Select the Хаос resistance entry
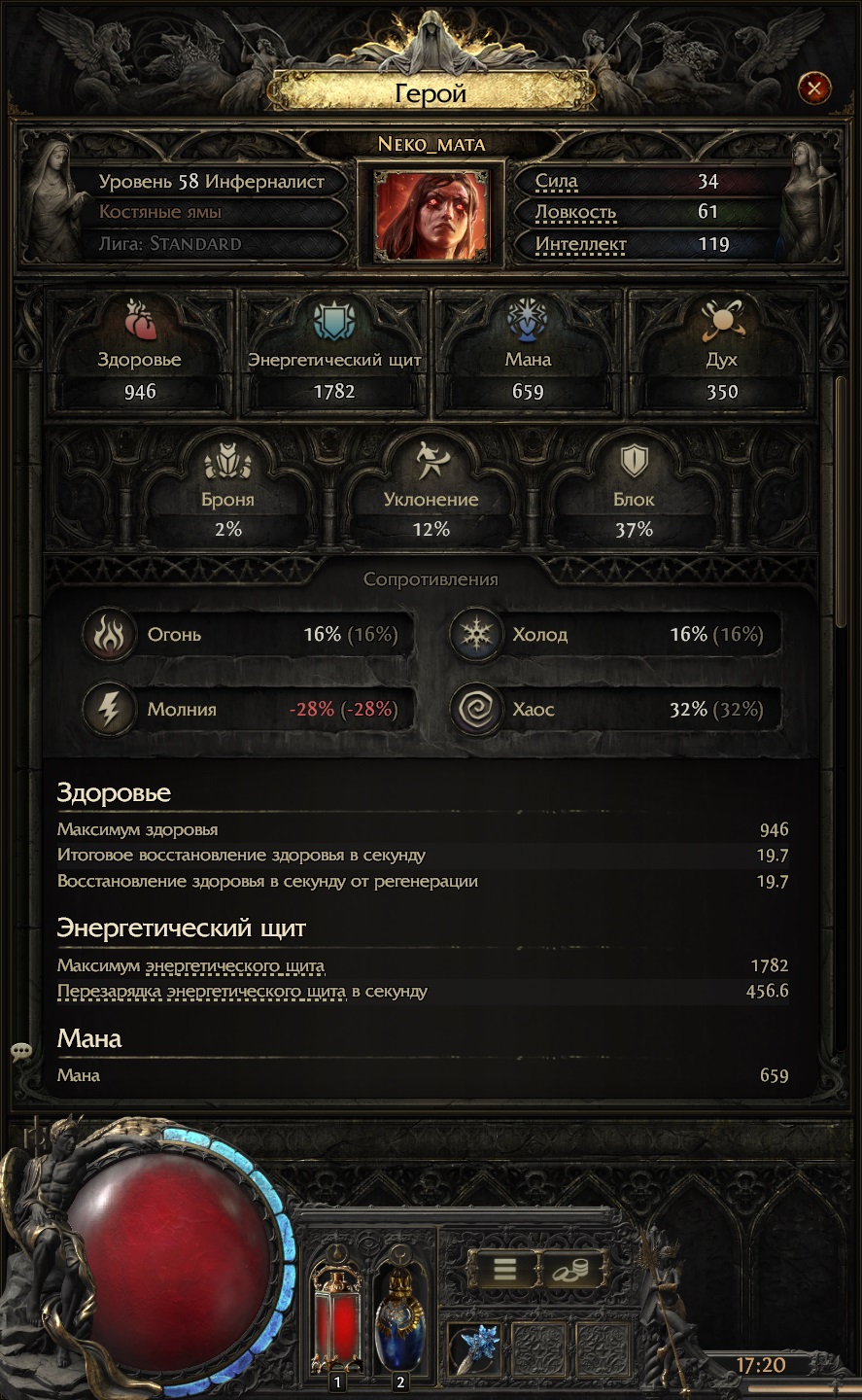862x1400 pixels. click(614, 710)
